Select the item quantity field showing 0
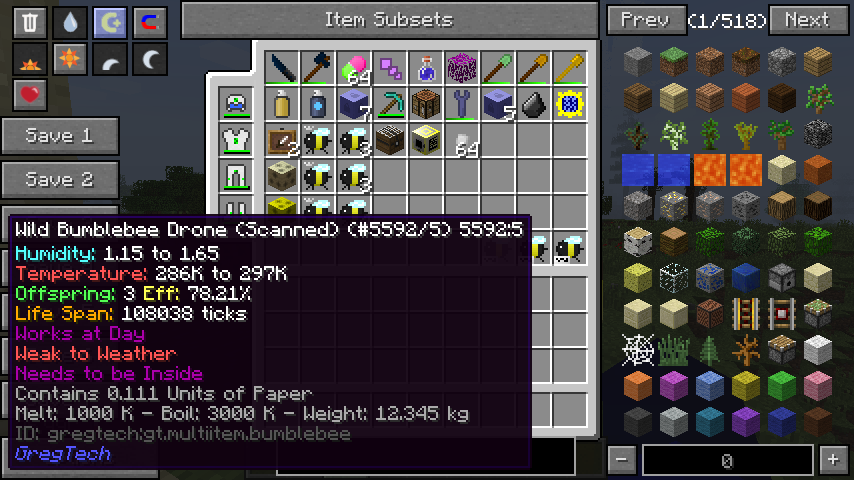This screenshot has height=480, width=854. tap(727, 460)
